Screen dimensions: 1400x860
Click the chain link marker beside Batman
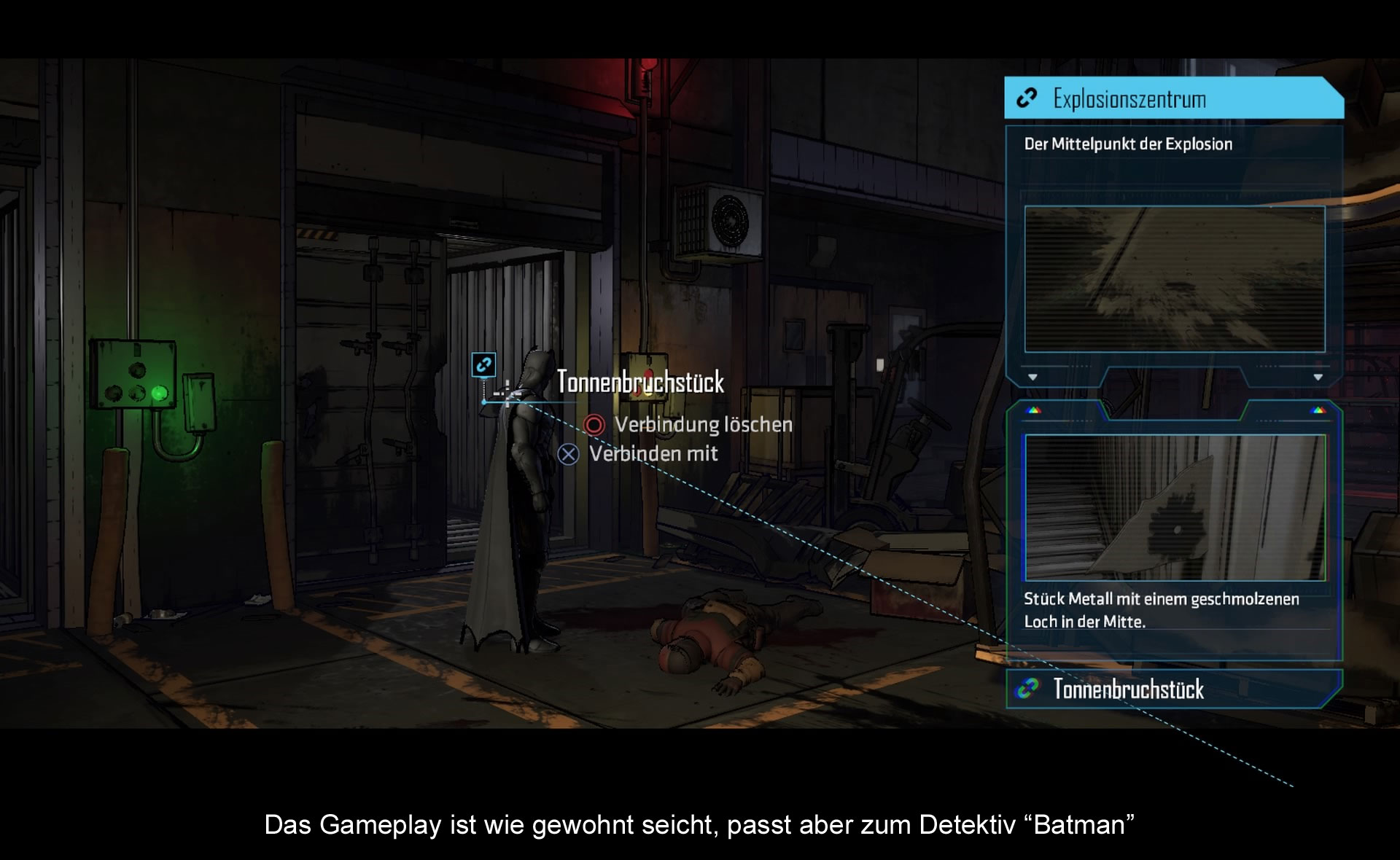pyautogui.click(x=483, y=364)
